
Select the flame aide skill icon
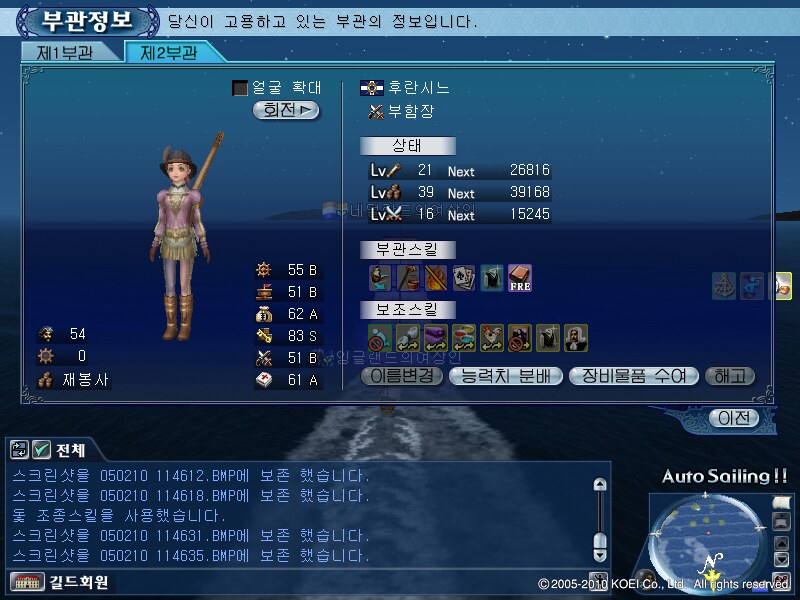coord(436,277)
